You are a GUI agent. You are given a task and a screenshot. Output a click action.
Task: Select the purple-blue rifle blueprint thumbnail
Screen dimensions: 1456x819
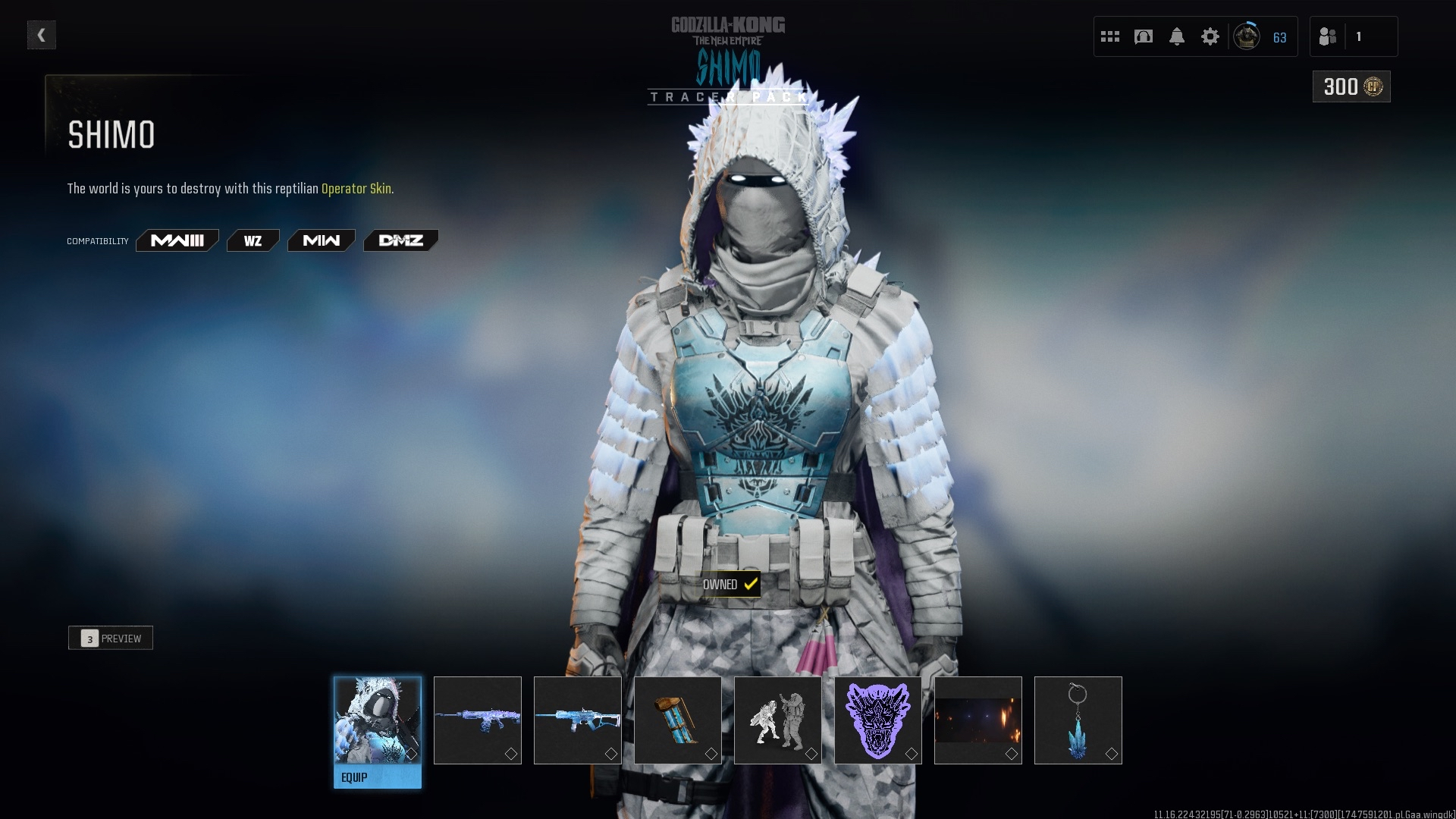478,720
